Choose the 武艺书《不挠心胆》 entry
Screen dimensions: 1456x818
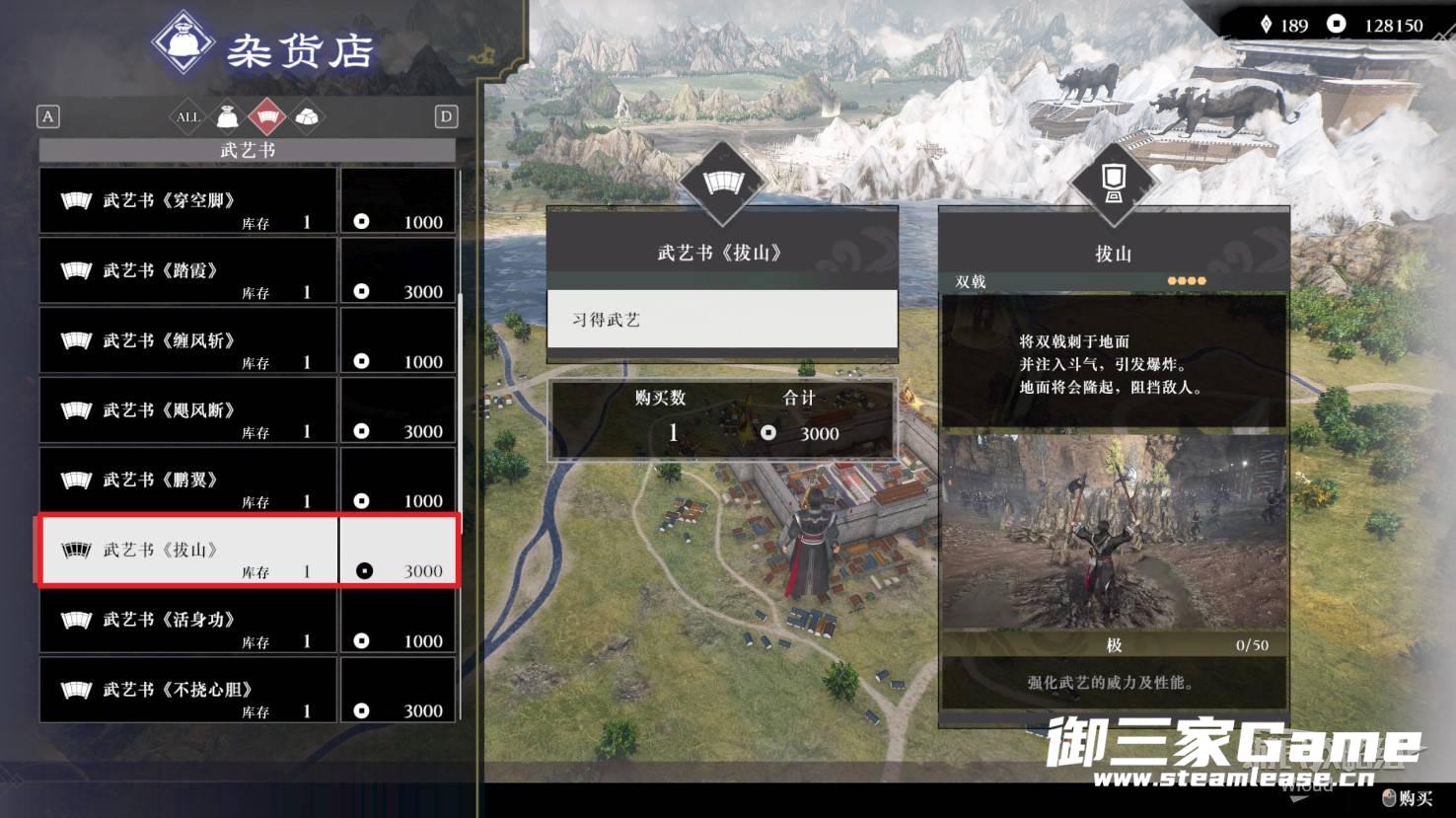pyautogui.click(x=247, y=691)
